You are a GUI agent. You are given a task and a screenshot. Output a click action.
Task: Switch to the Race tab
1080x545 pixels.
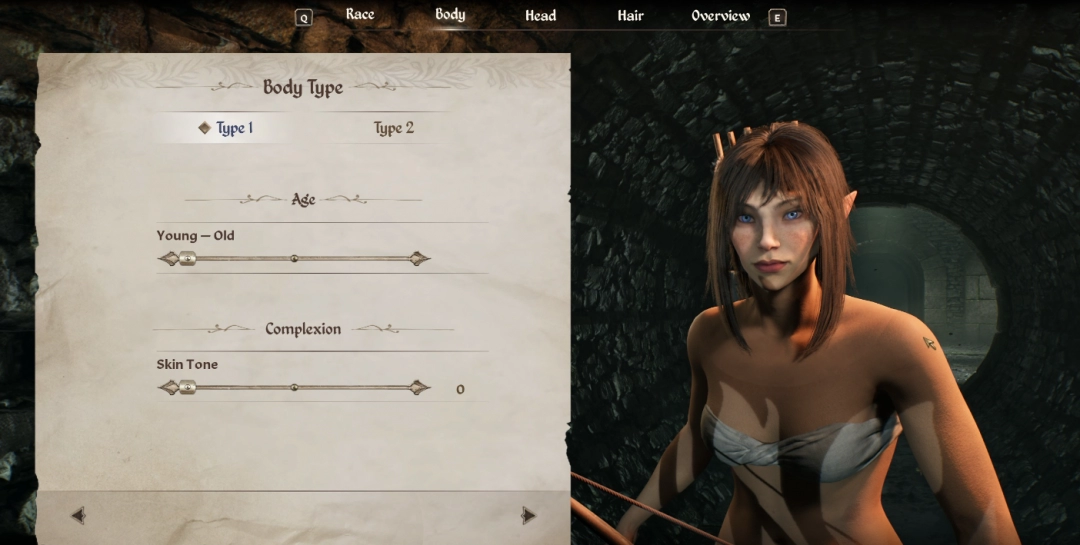360,15
